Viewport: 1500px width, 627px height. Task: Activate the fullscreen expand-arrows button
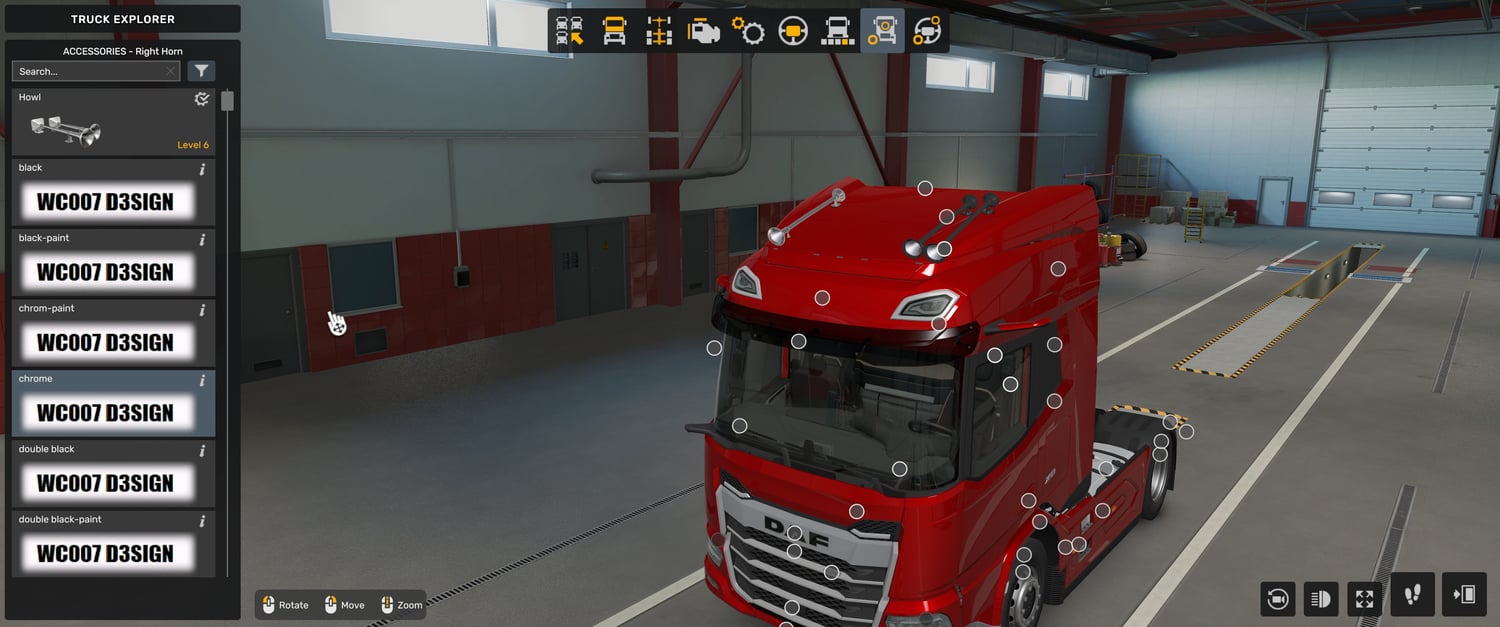pyautogui.click(x=1364, y=599)
